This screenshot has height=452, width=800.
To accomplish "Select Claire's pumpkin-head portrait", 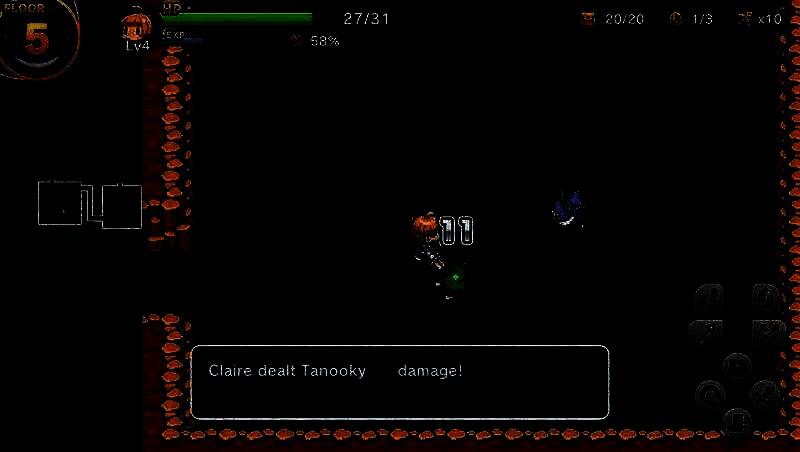I will (136, 28).
